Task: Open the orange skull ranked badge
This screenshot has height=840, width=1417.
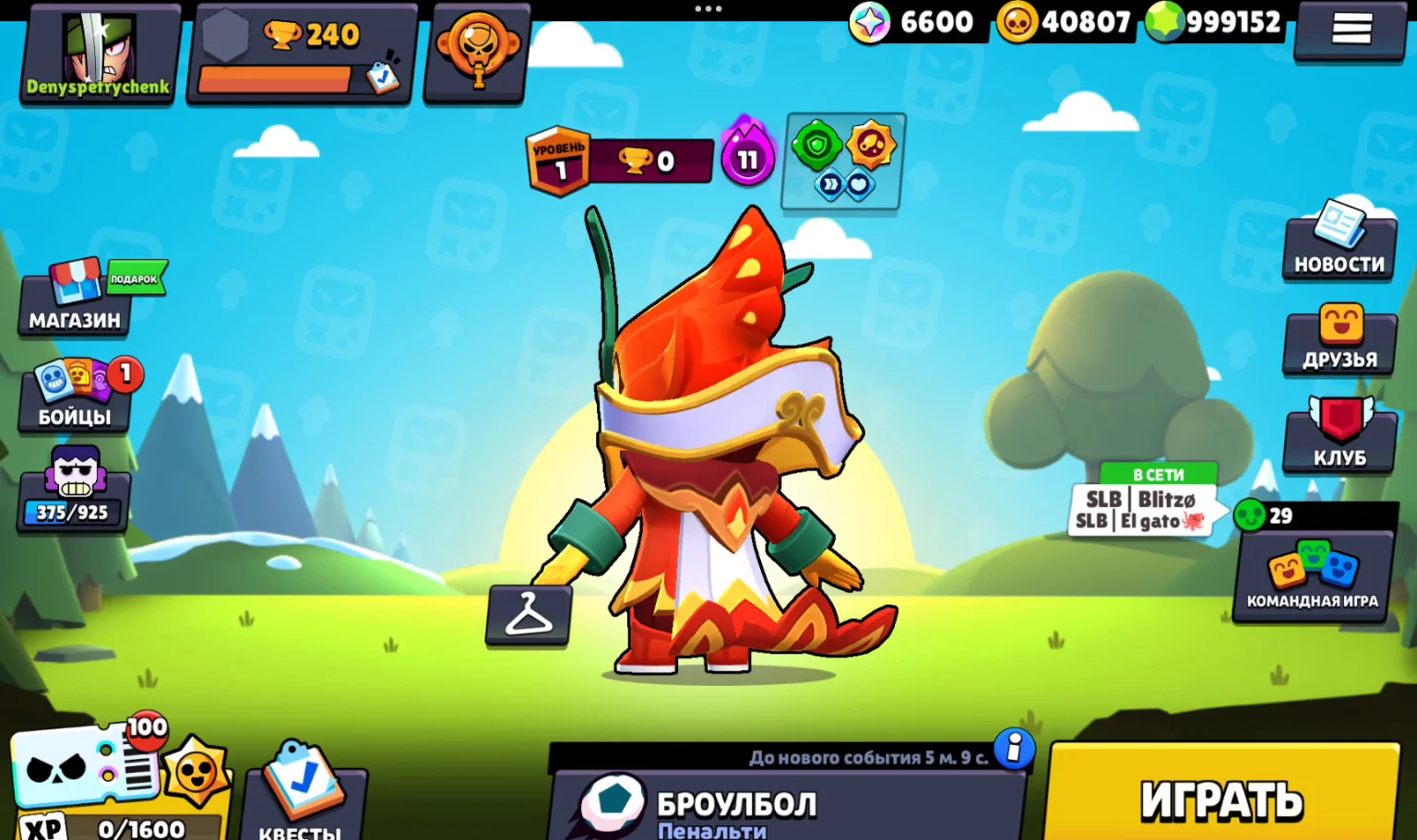Action: point(477,53)
